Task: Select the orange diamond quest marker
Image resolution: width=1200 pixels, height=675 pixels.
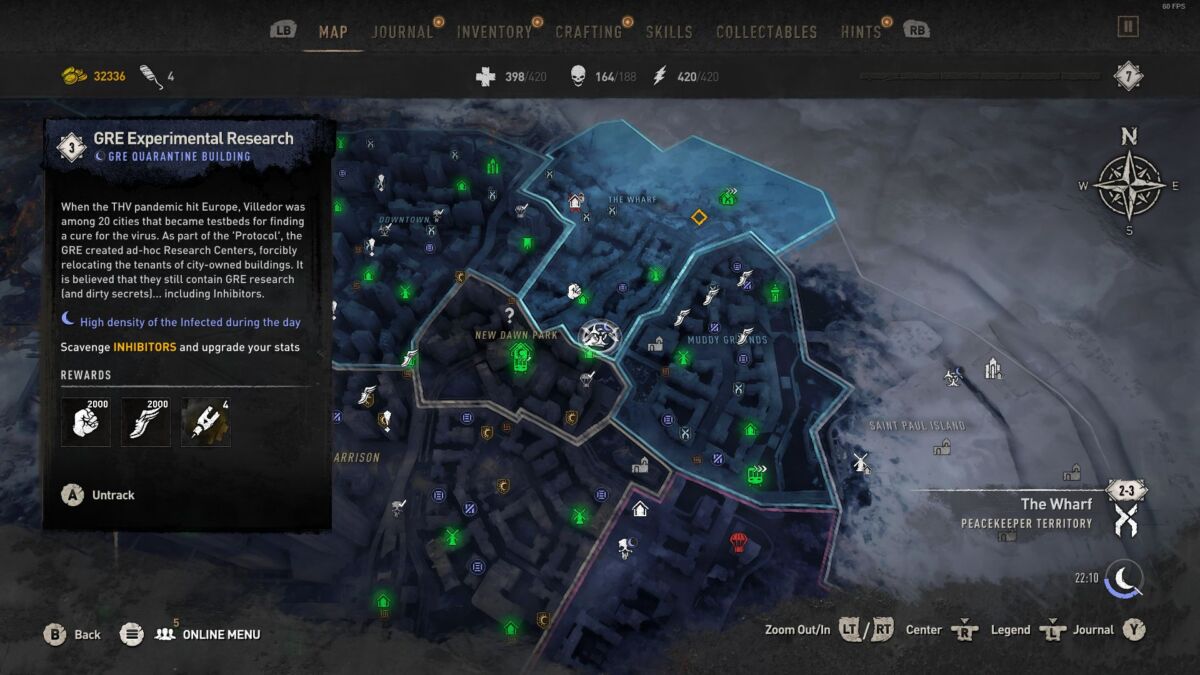Action: [x=699, y=217]
